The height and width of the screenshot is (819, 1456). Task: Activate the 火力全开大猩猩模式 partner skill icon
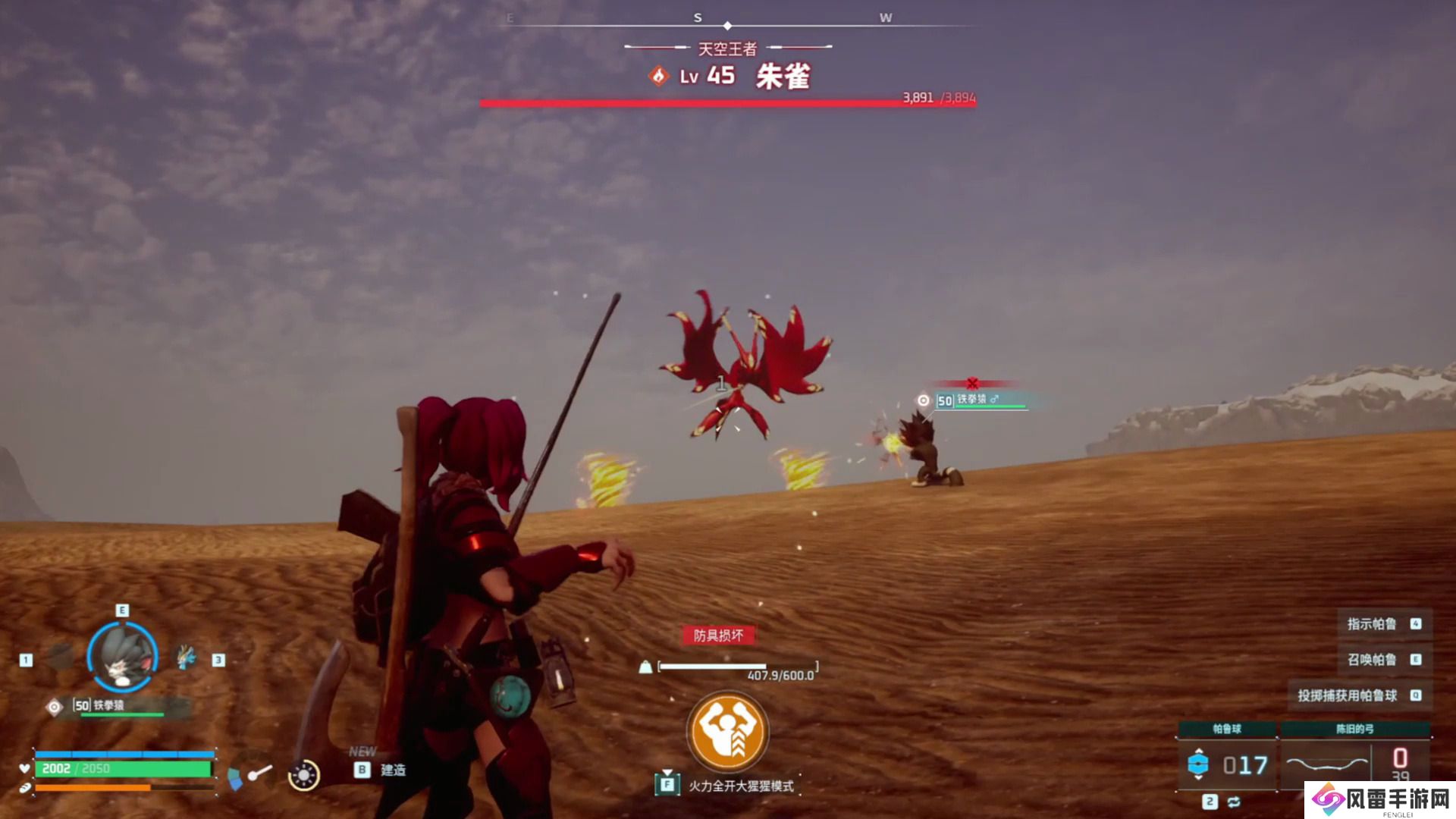click(727, 731)
